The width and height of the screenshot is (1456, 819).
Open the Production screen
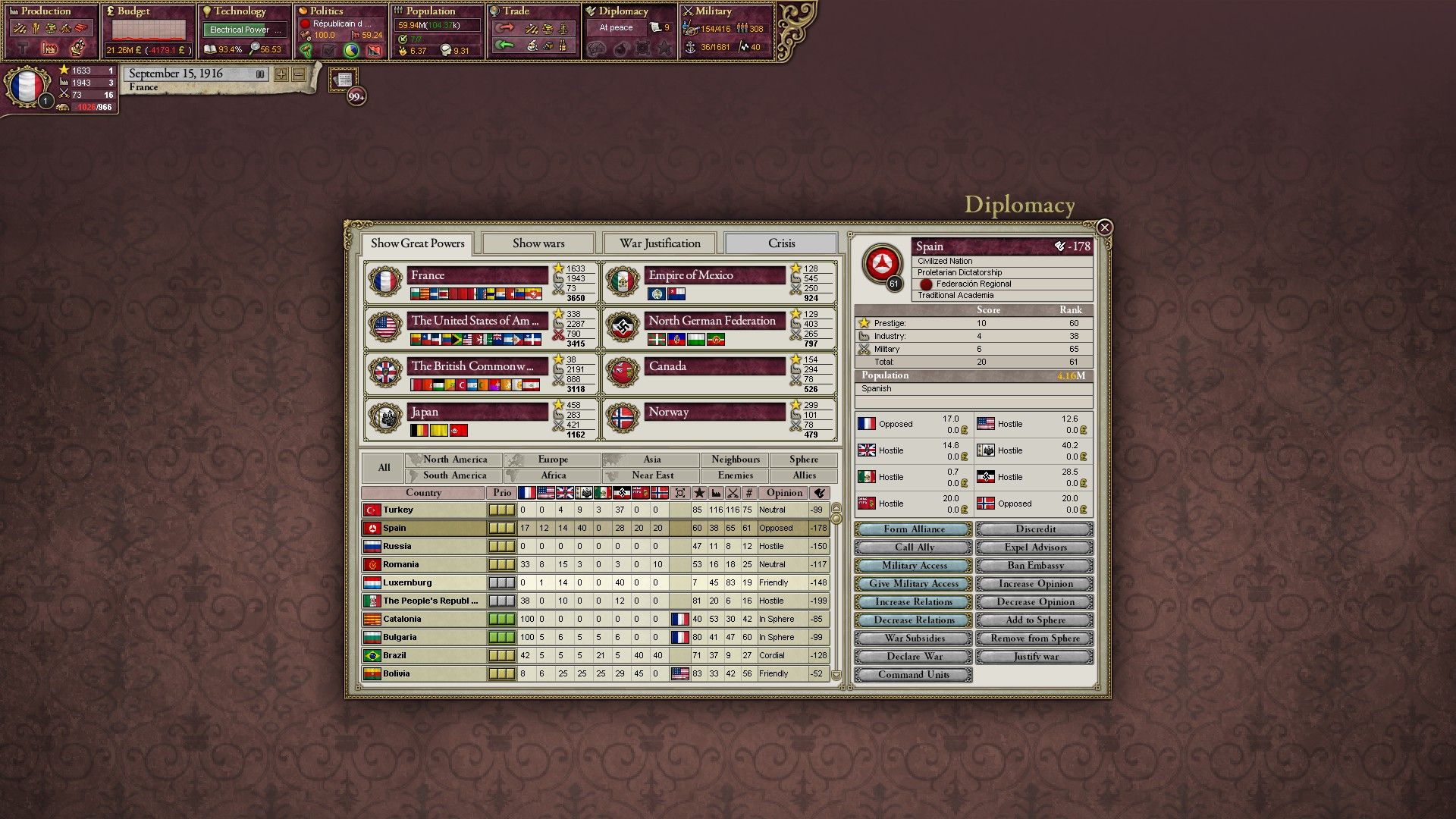click(49, 11)
